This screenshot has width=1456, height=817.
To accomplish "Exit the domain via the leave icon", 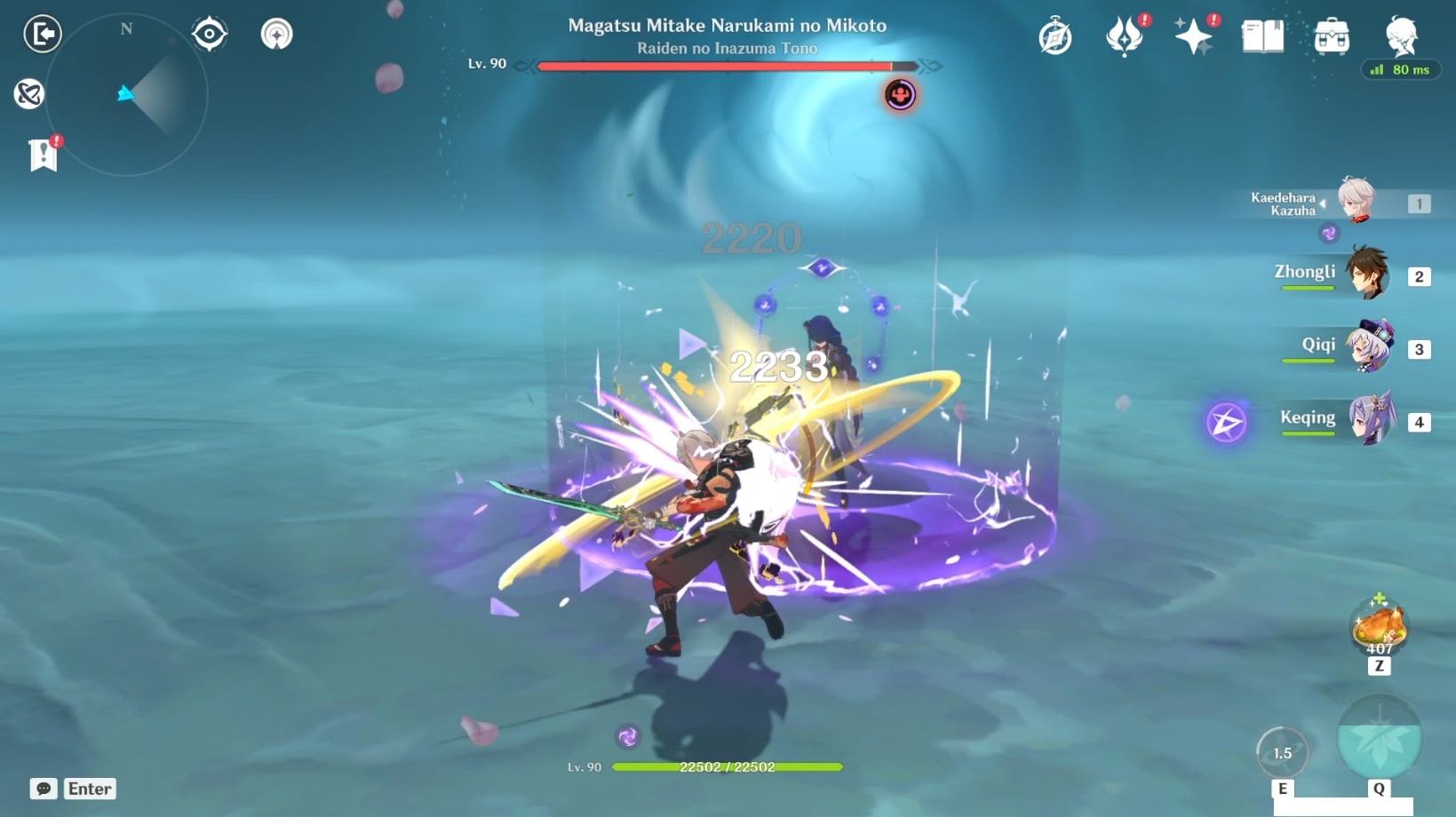I will point(42,34).
